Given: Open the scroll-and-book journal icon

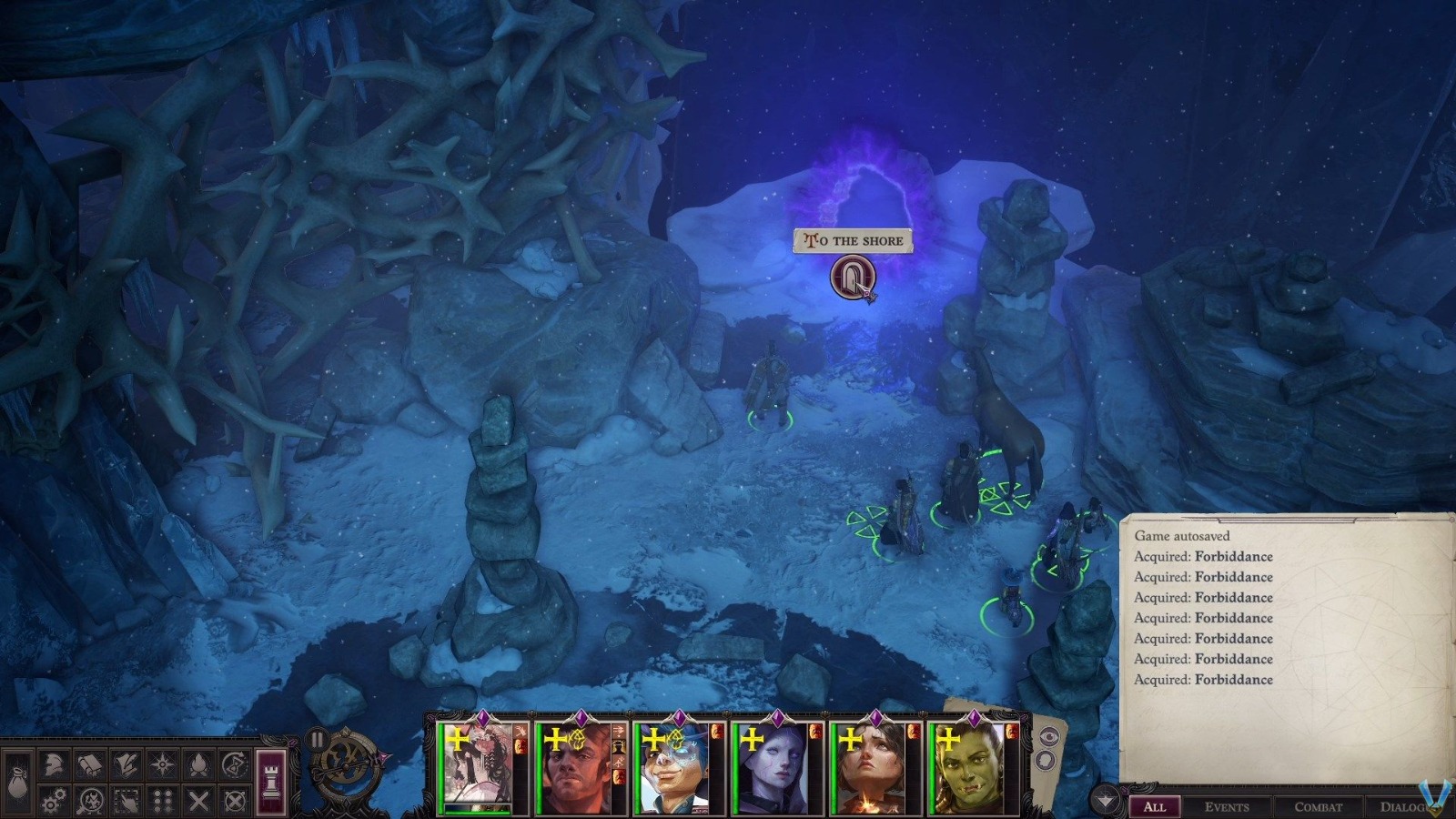Looking at the screenshot, I should (89, 765).
